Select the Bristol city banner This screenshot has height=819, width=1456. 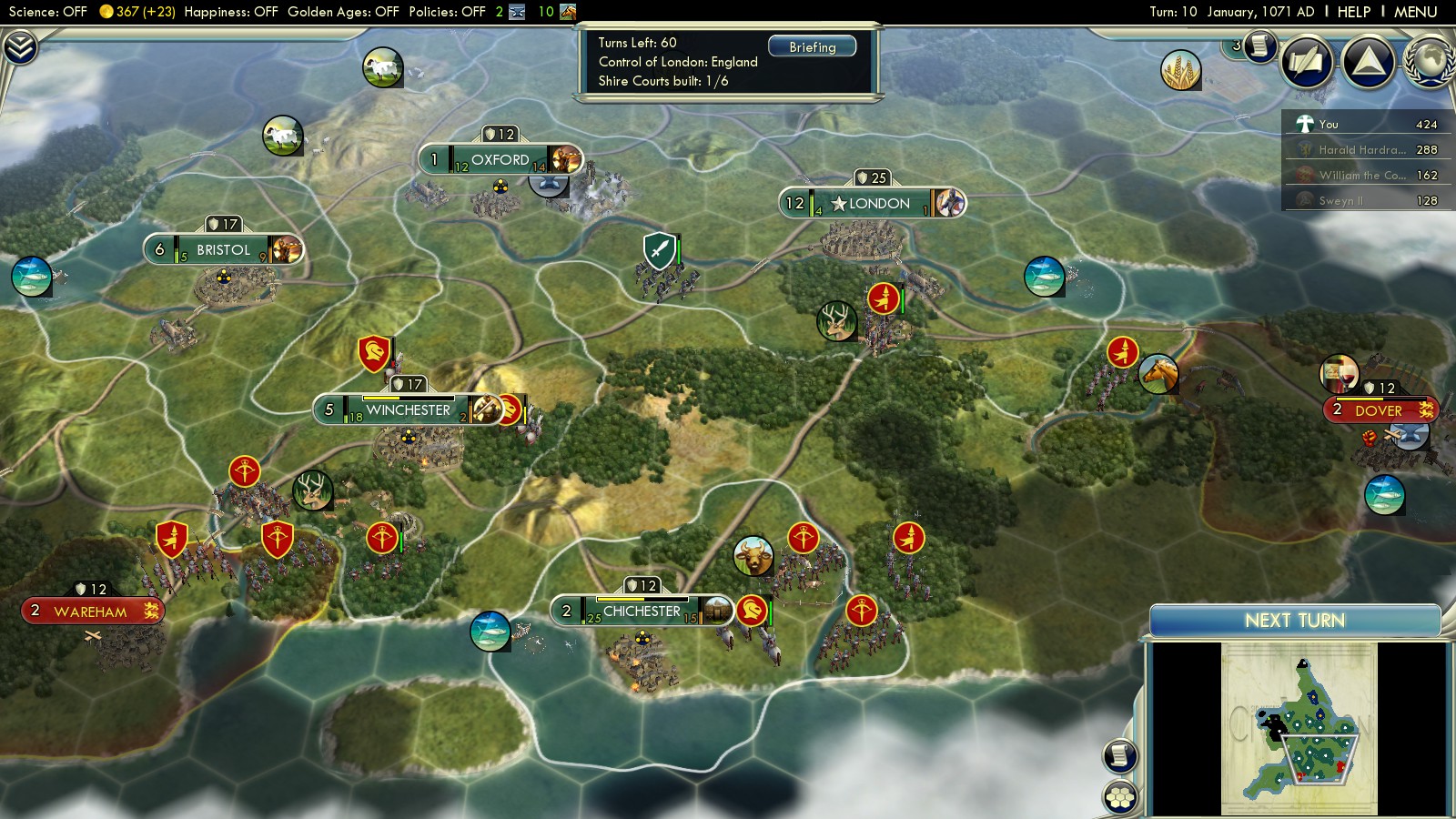point(223,249)
